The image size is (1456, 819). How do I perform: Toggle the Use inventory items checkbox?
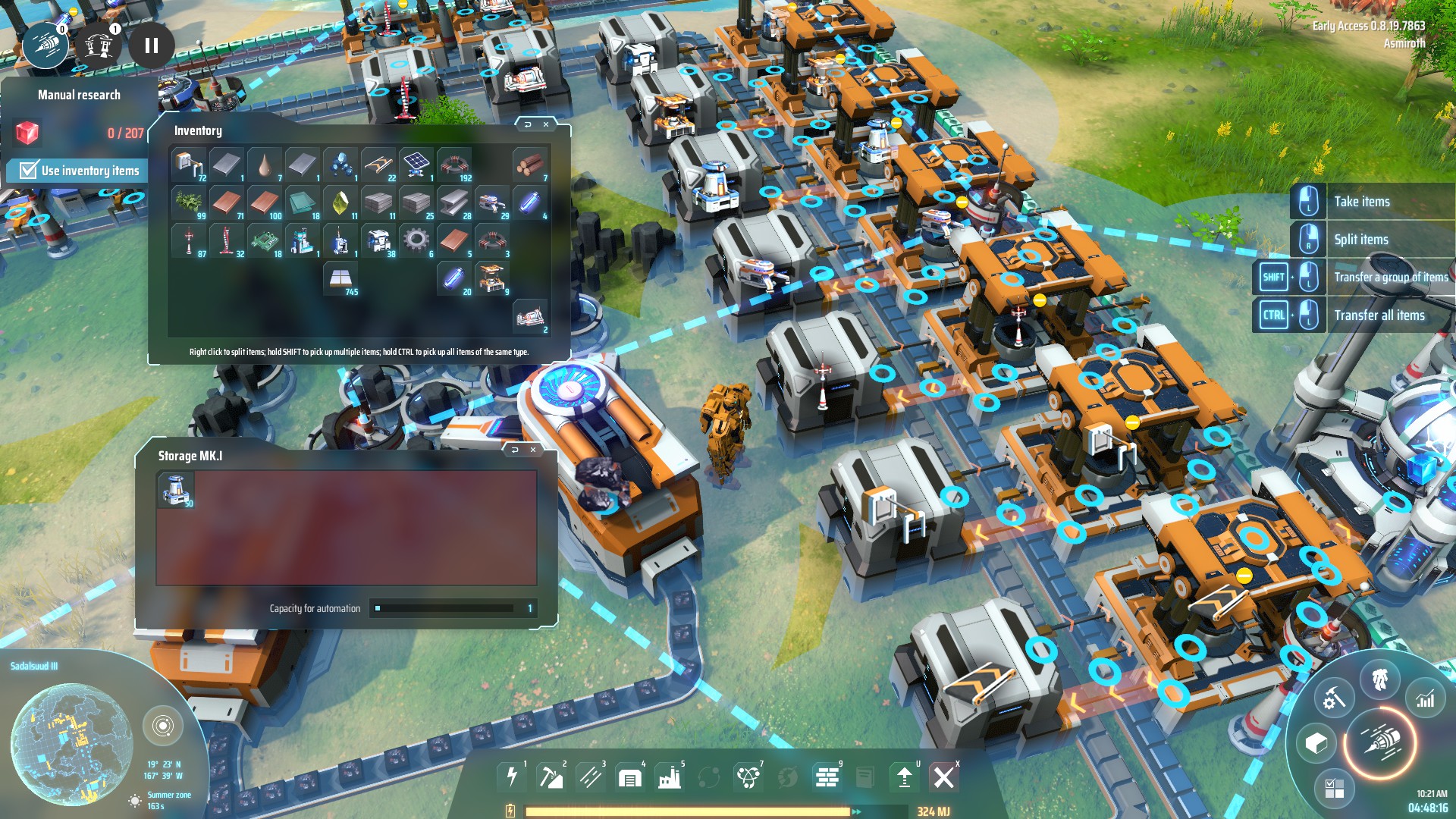(28, 171)
